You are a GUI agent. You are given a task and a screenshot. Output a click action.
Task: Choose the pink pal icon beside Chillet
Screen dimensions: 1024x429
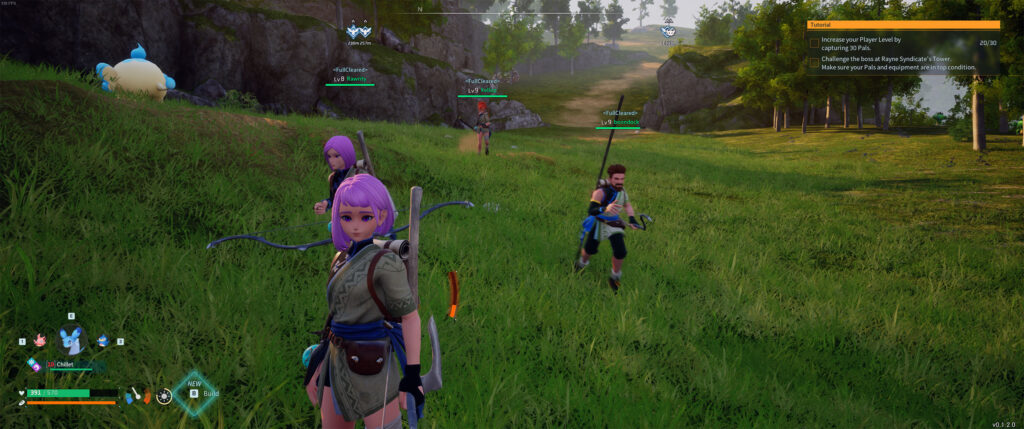[x=40, y=341]
